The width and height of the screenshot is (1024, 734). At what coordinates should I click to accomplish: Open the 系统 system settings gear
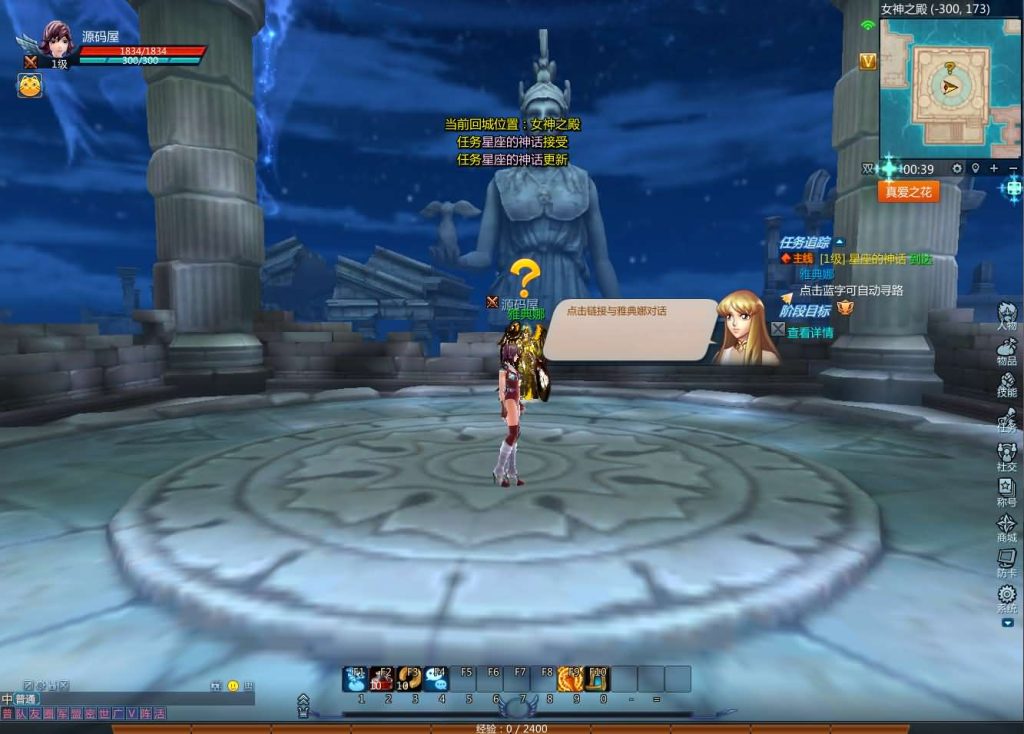[1006, 596]
